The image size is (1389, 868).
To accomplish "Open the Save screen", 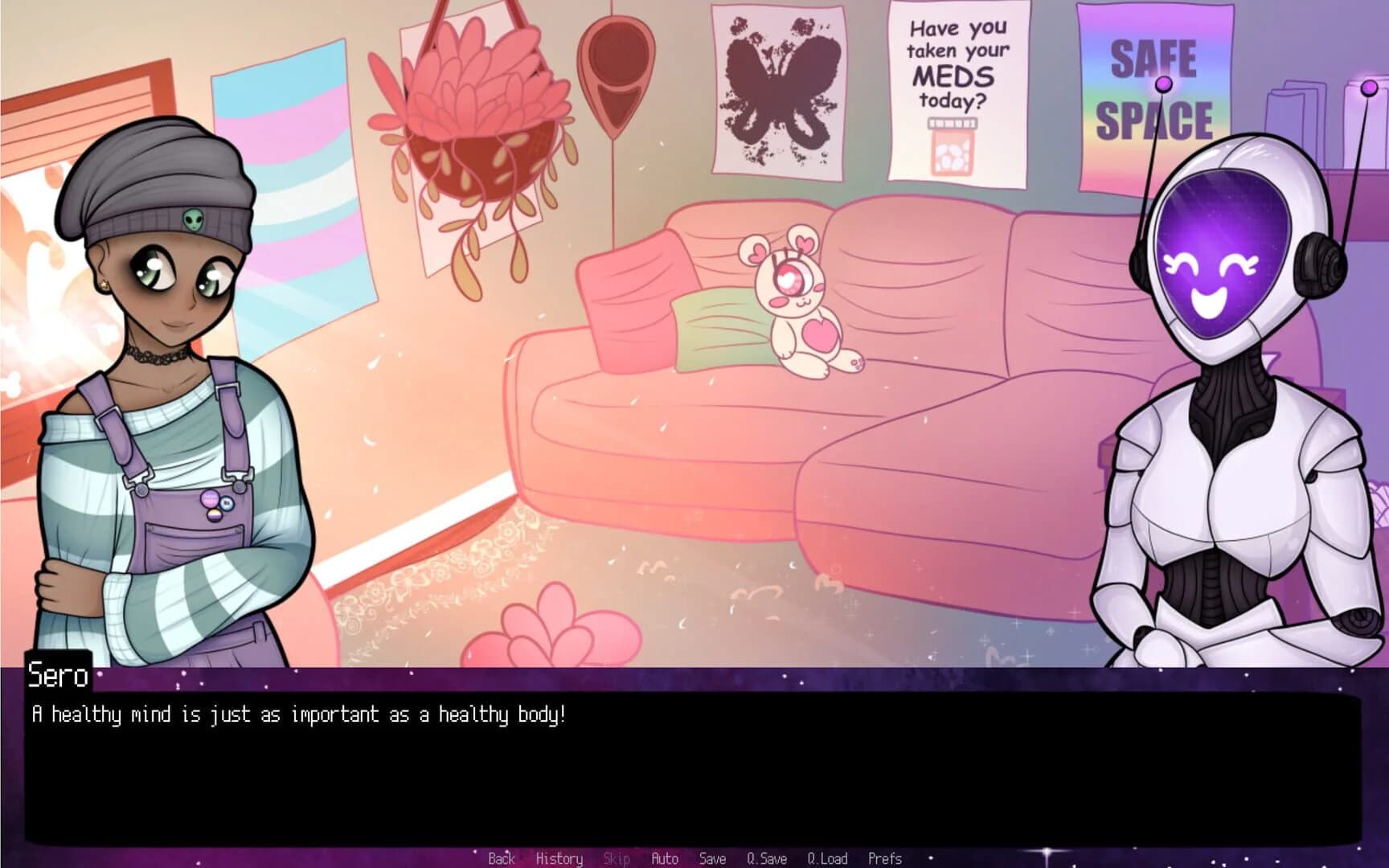I will [x=712, y=858].
